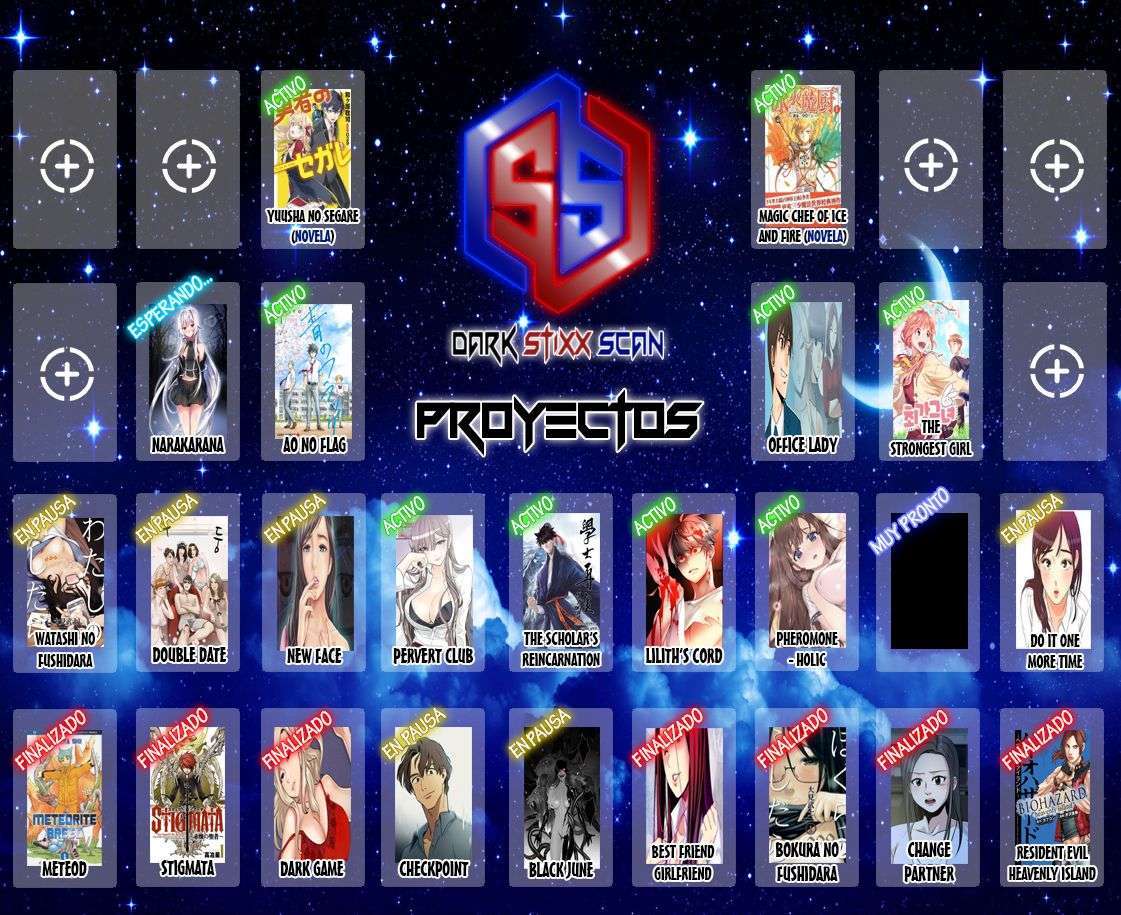Choose the Black June card
The image size is (1121, 915).
click(561, 797)
